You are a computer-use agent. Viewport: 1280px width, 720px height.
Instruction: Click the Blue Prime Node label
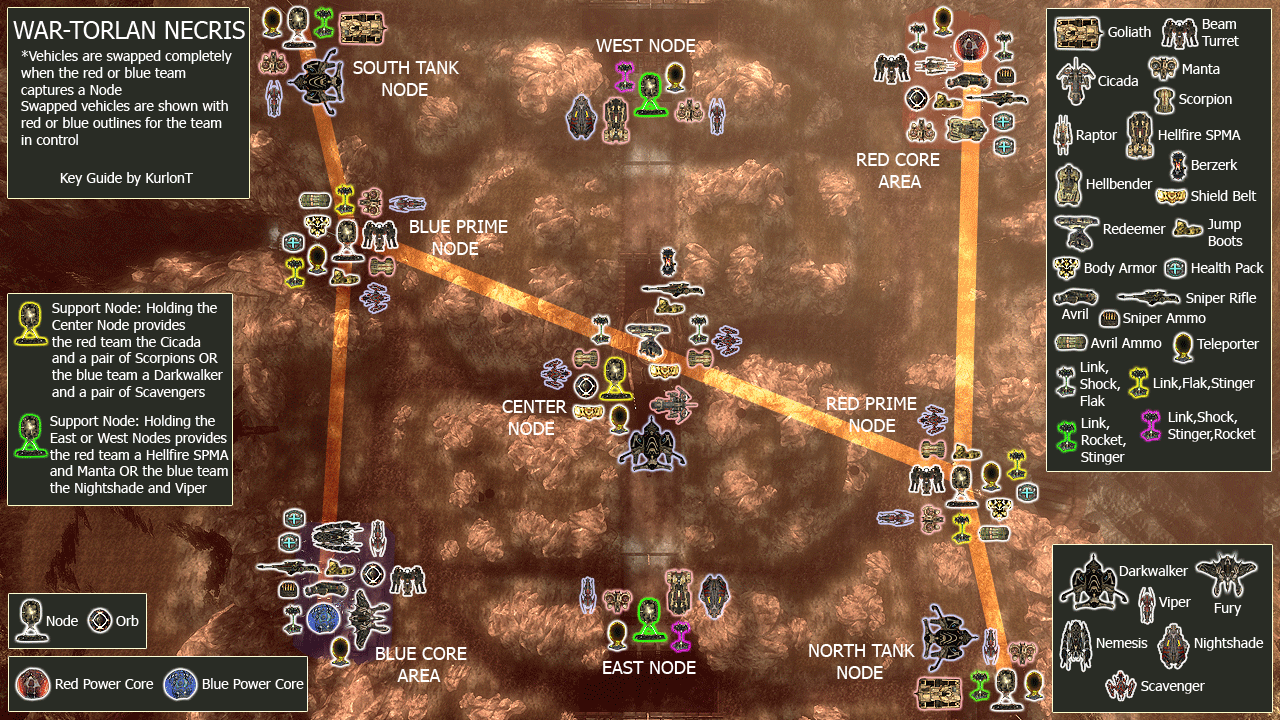tap(457, 238)
